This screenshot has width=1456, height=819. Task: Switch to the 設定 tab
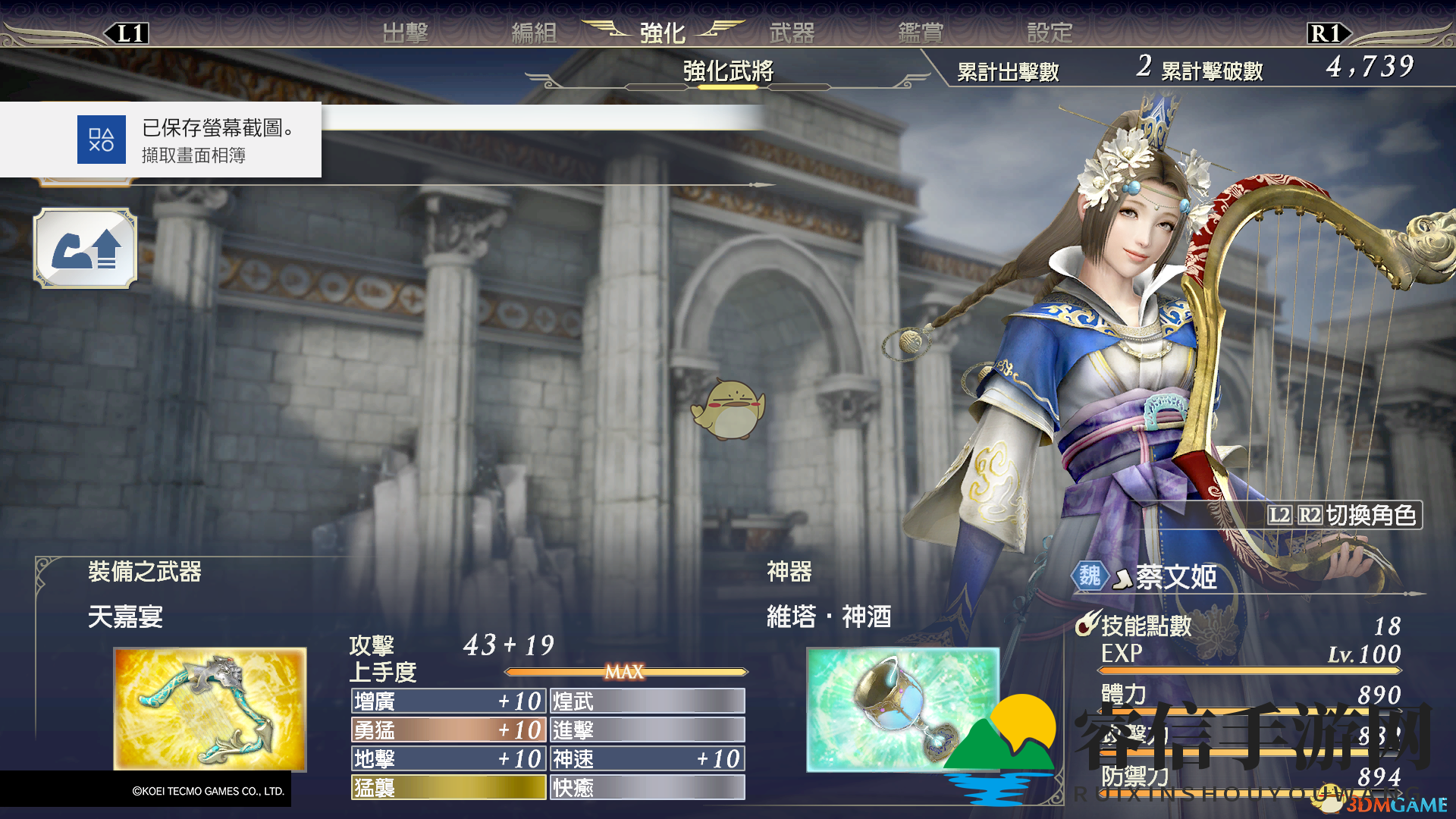click(x=1050, y=33)
